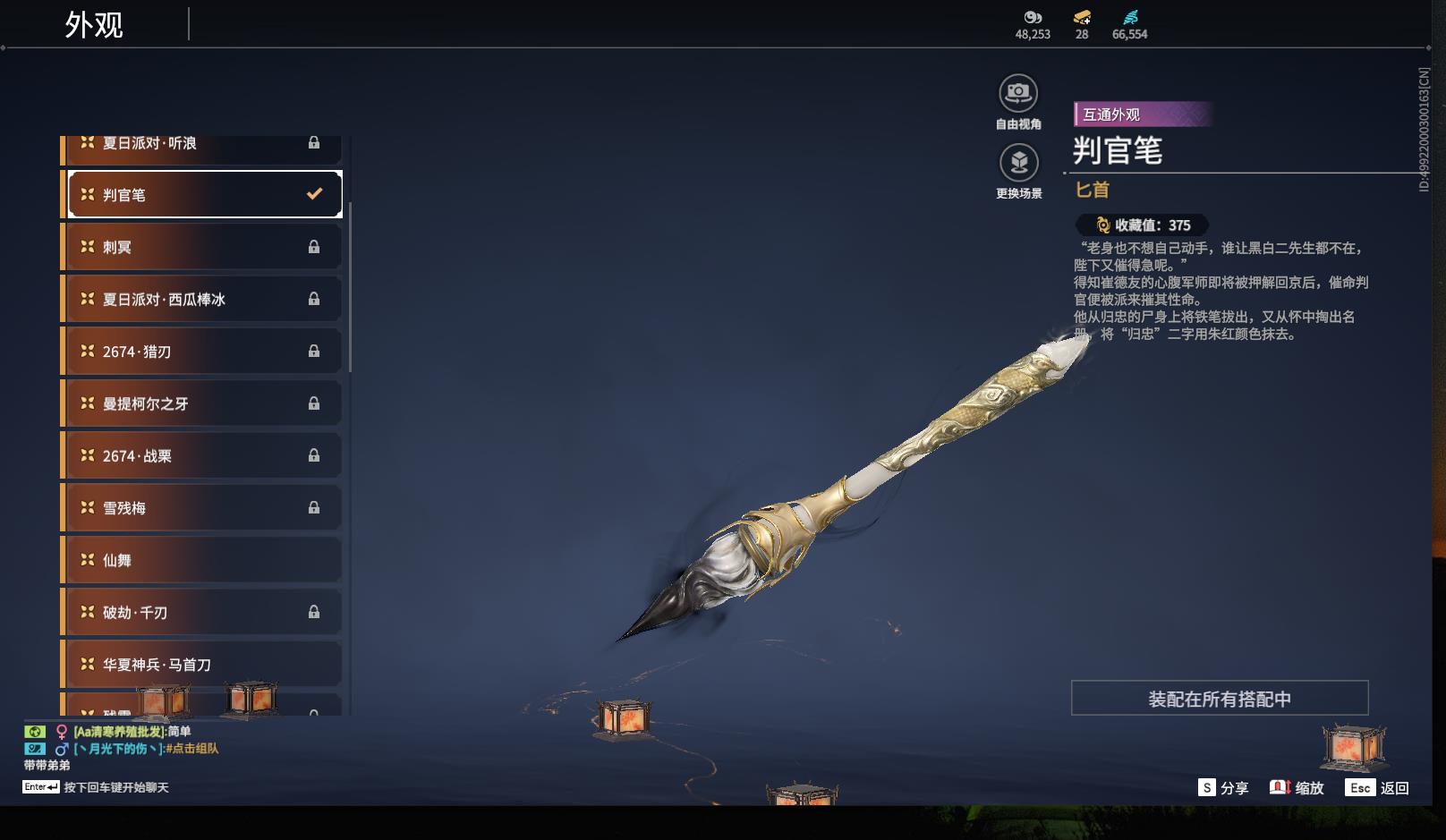Image resolution: width=1446 pixels, height=840 pixels.
Task: Go back using the 返回 button
Action: (1379, 788)
